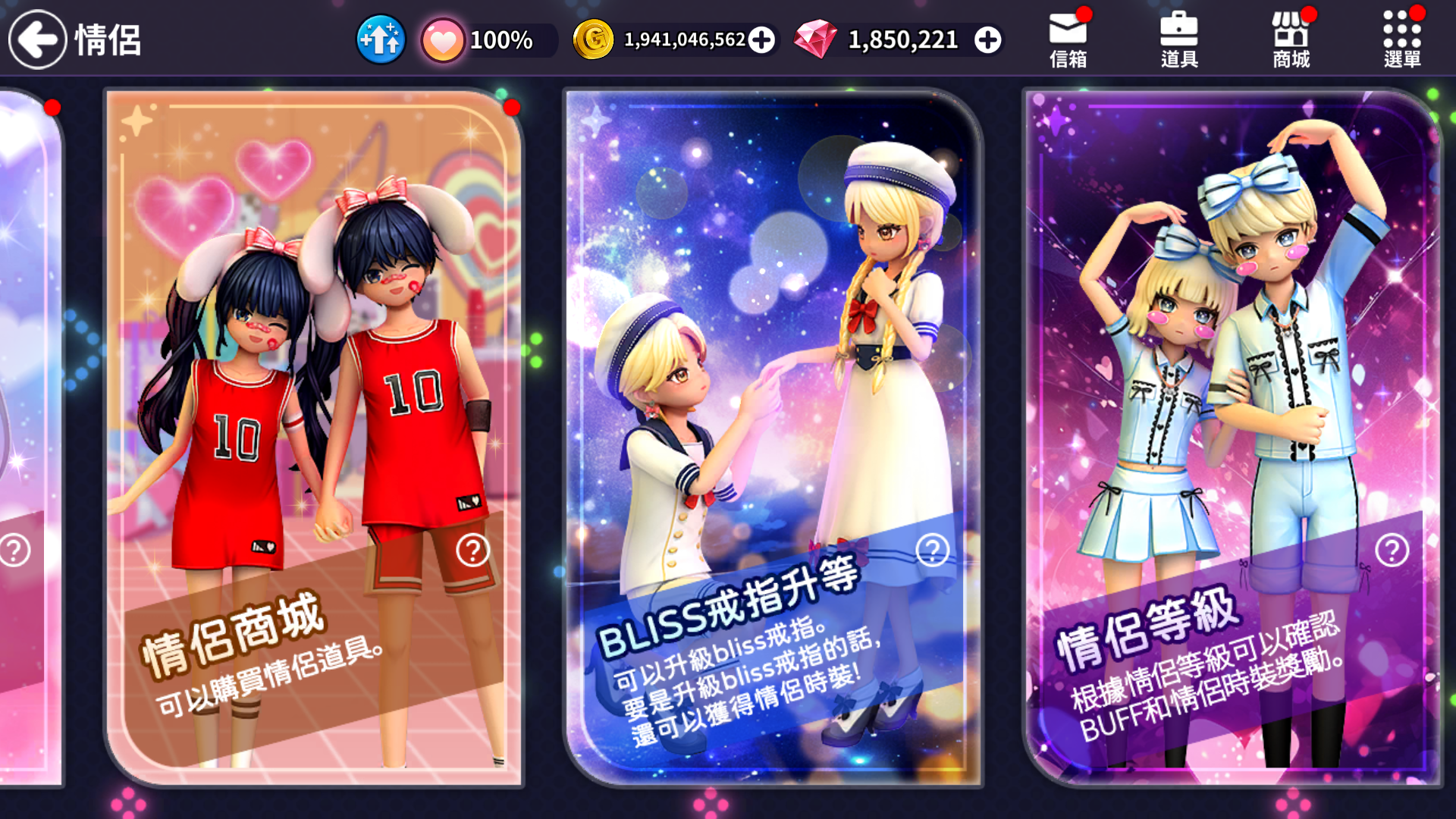Viewport: 1456px width, 819px height.
Task: Add more gold coins with plus button
Action: 761,40
